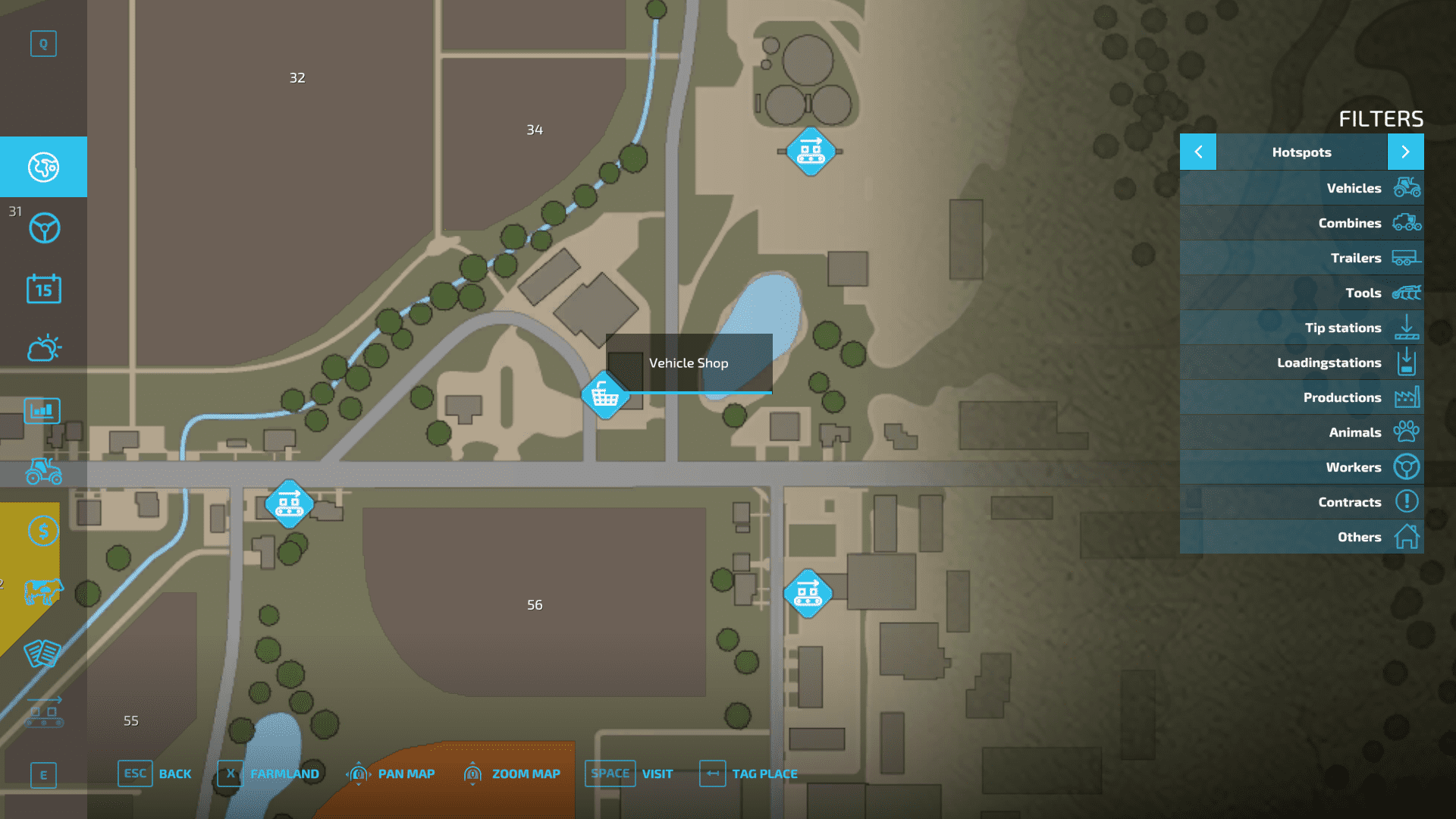1456x819 pixels.
Task: Toggle the Tools filter
Action: pyautogui.click(x=1301, y=293)
